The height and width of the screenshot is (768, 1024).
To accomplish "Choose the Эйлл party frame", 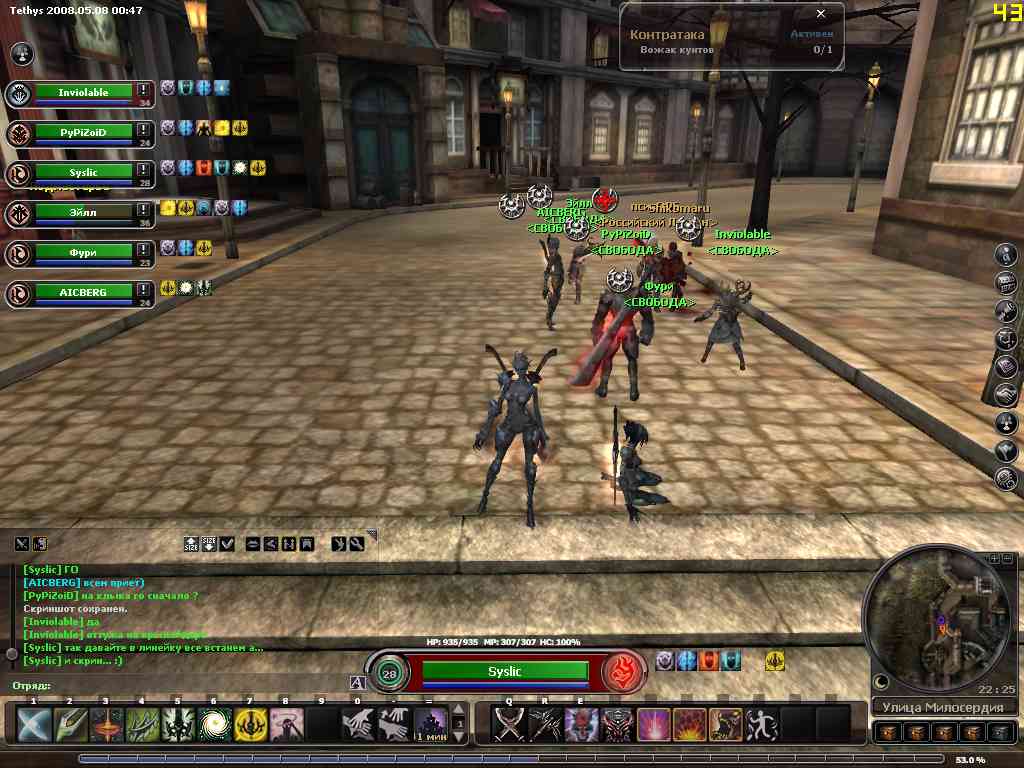I will click(84, 212).
